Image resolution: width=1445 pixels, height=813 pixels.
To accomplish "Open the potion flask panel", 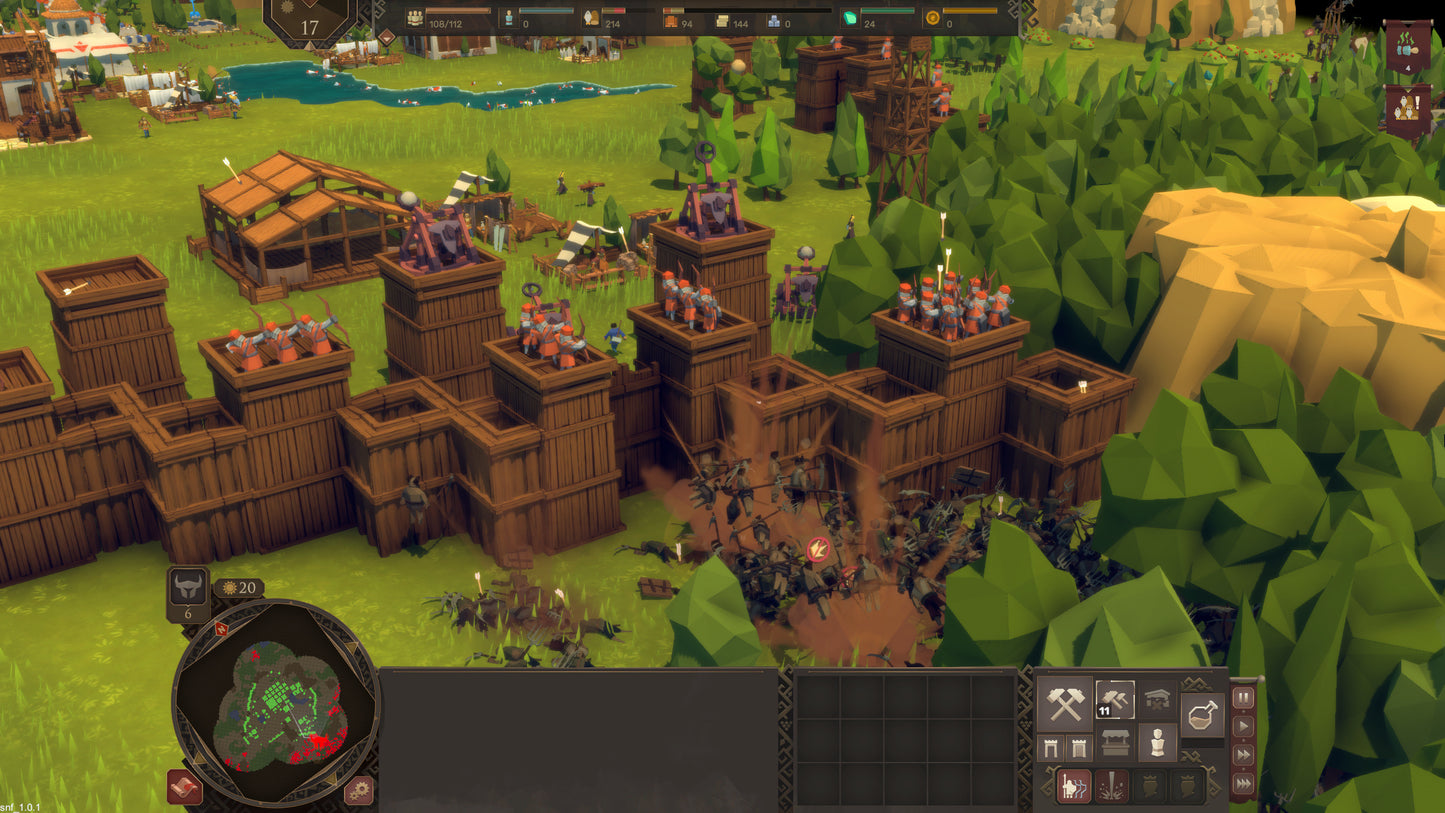I will [x=1202, y=713].
